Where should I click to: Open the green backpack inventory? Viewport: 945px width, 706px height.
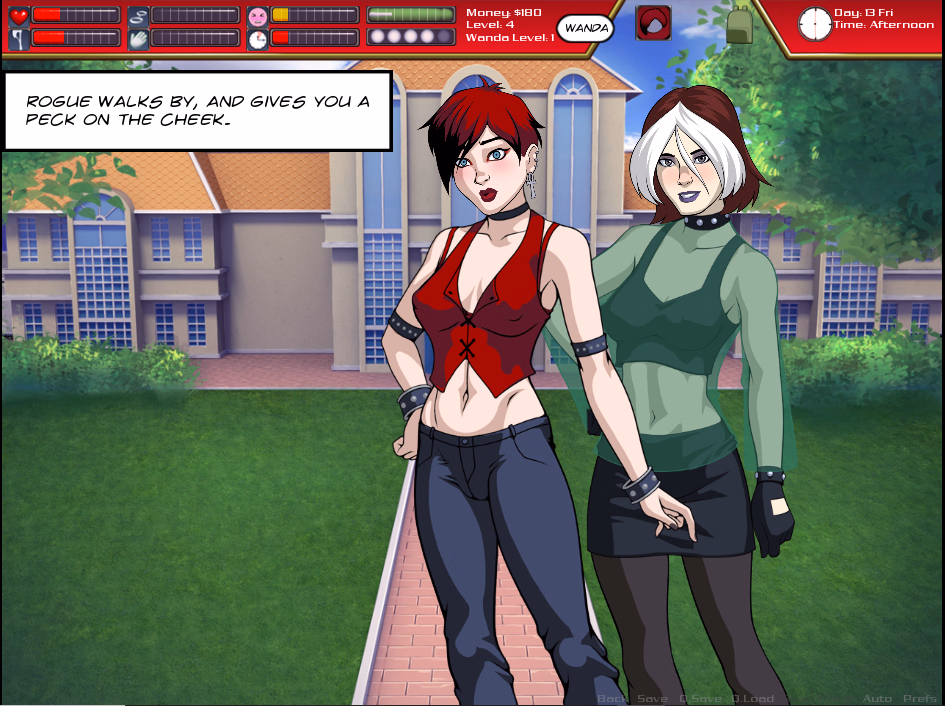click(739, 25)
